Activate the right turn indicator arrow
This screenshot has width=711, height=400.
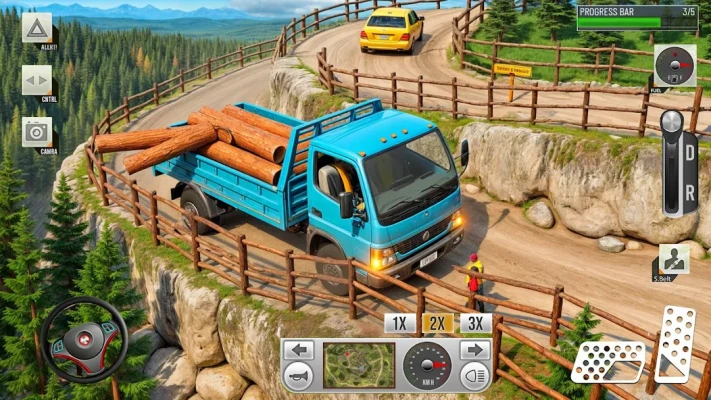click(474, 351)
